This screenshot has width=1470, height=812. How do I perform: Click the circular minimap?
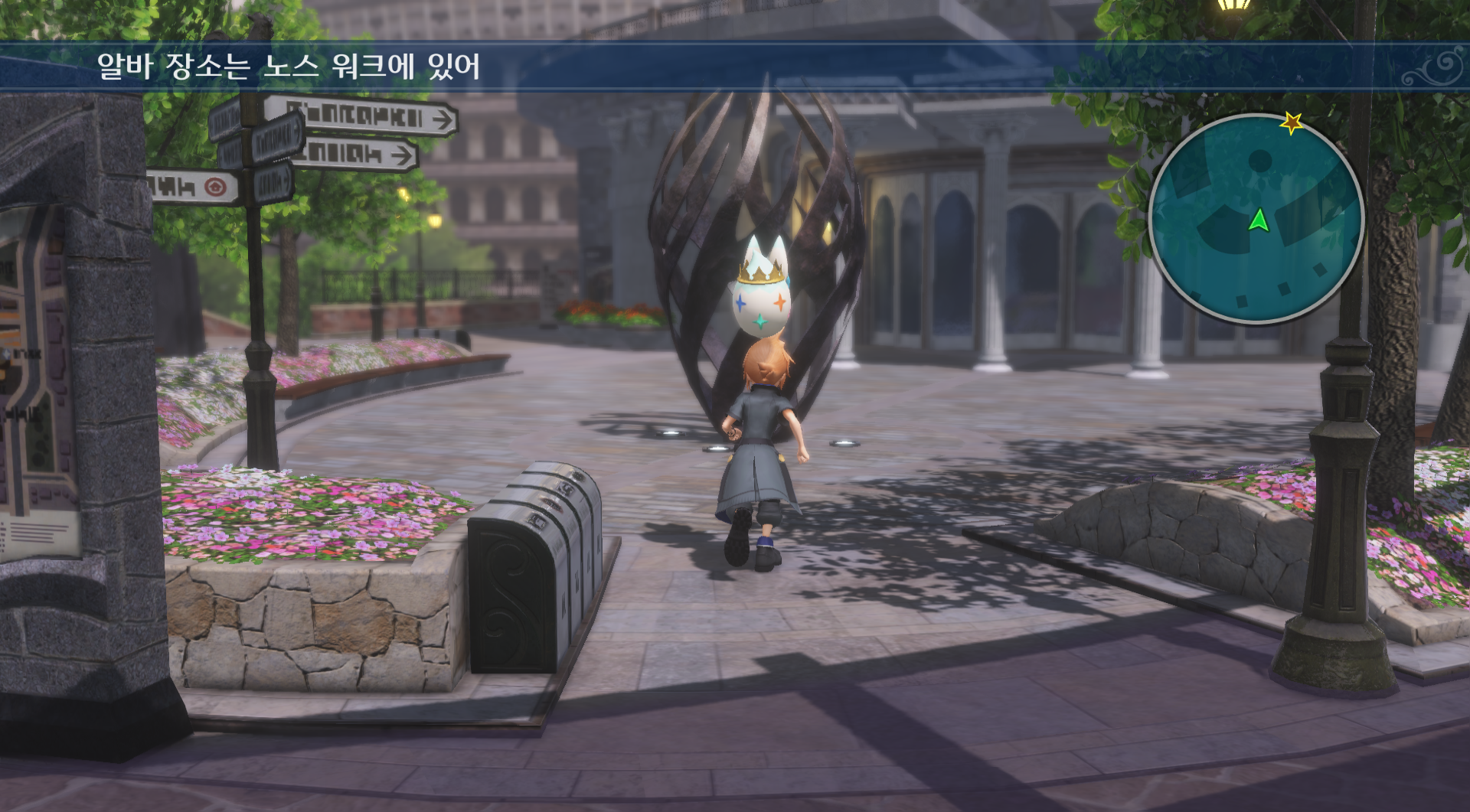coord(1256,219)
